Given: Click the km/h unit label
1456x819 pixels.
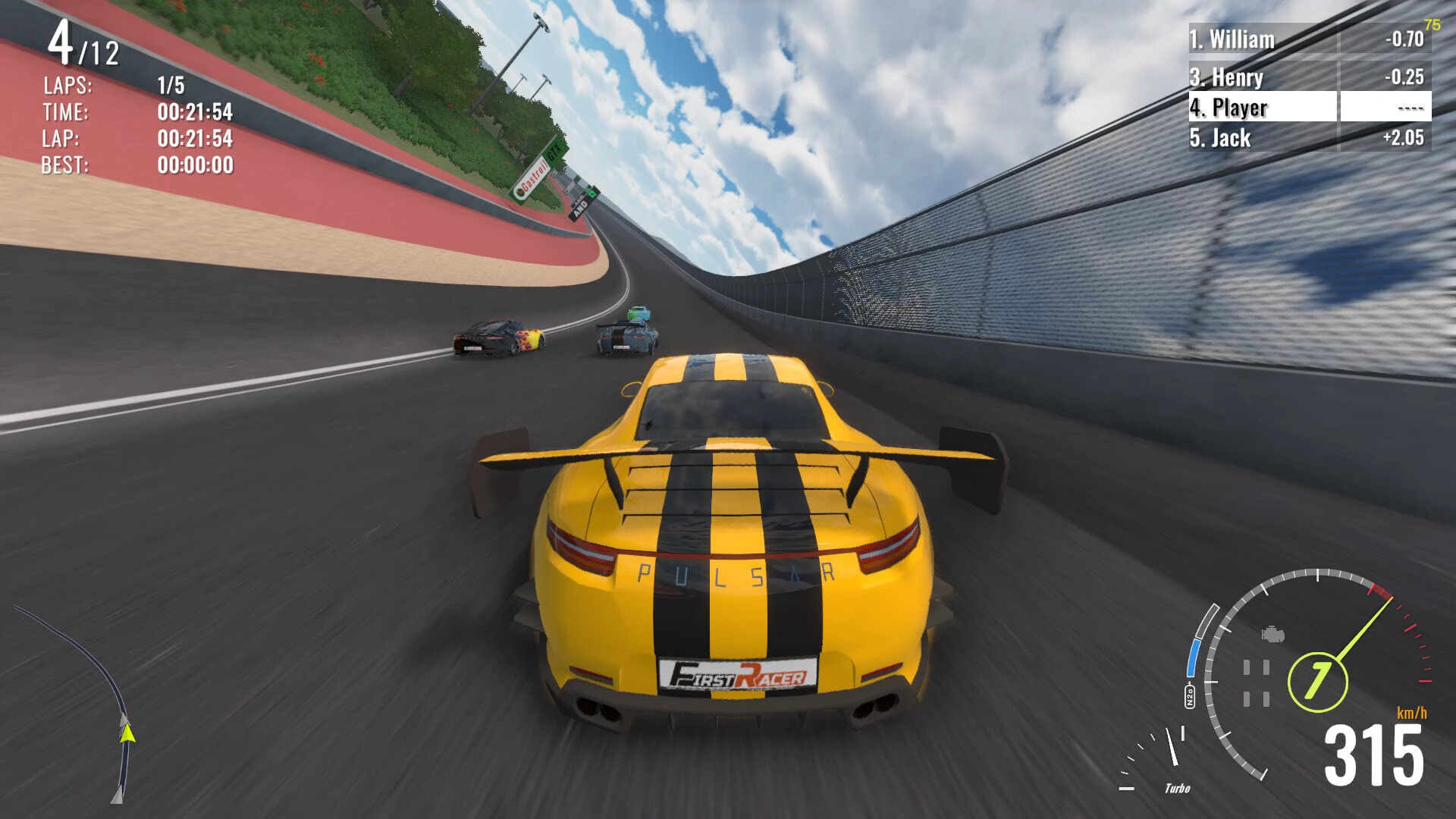Looking at the screenshot, I should coord(1412,712).
